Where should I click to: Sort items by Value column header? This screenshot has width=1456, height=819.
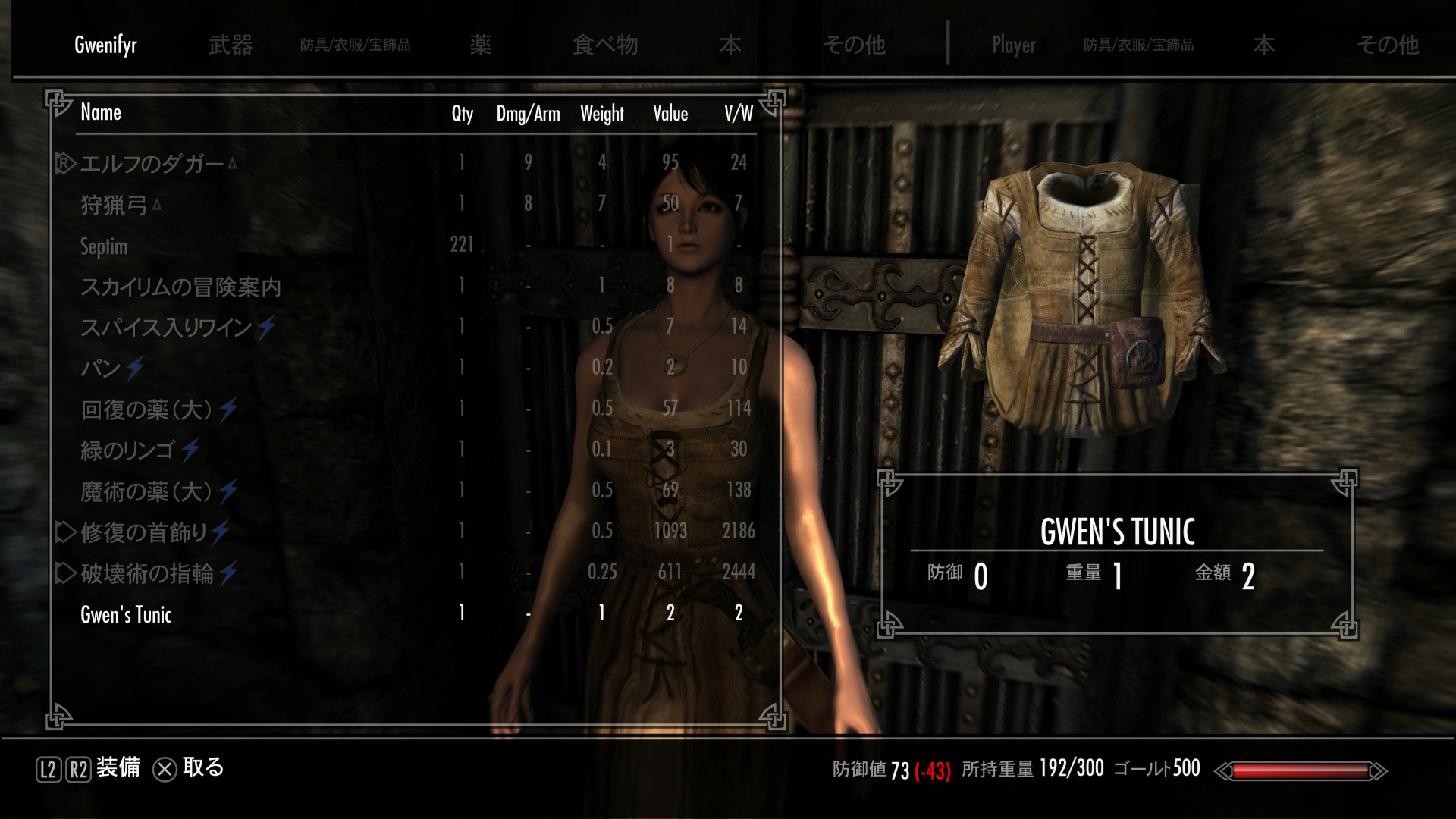coord(670,114)
